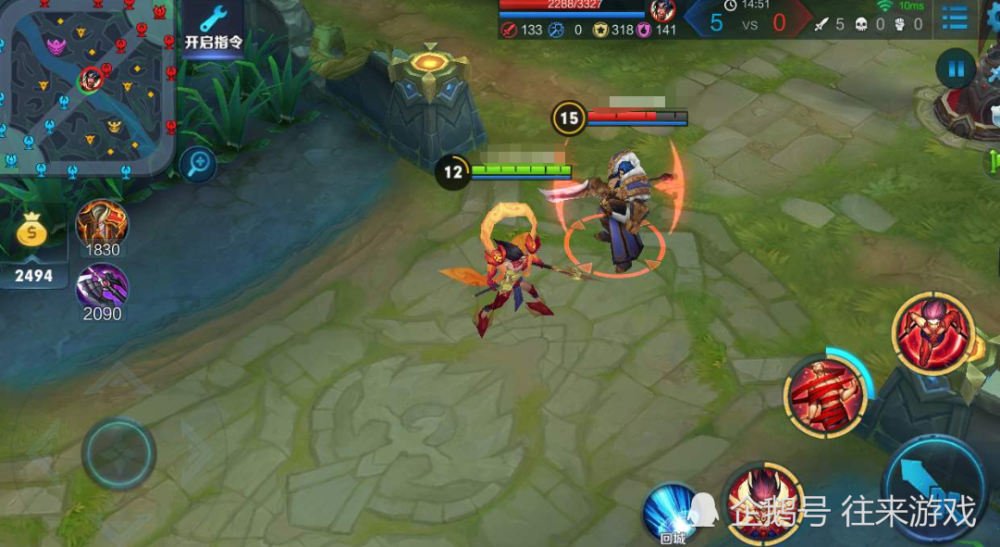
Task: Pause the match with the pause button
Action: point(955,69)
